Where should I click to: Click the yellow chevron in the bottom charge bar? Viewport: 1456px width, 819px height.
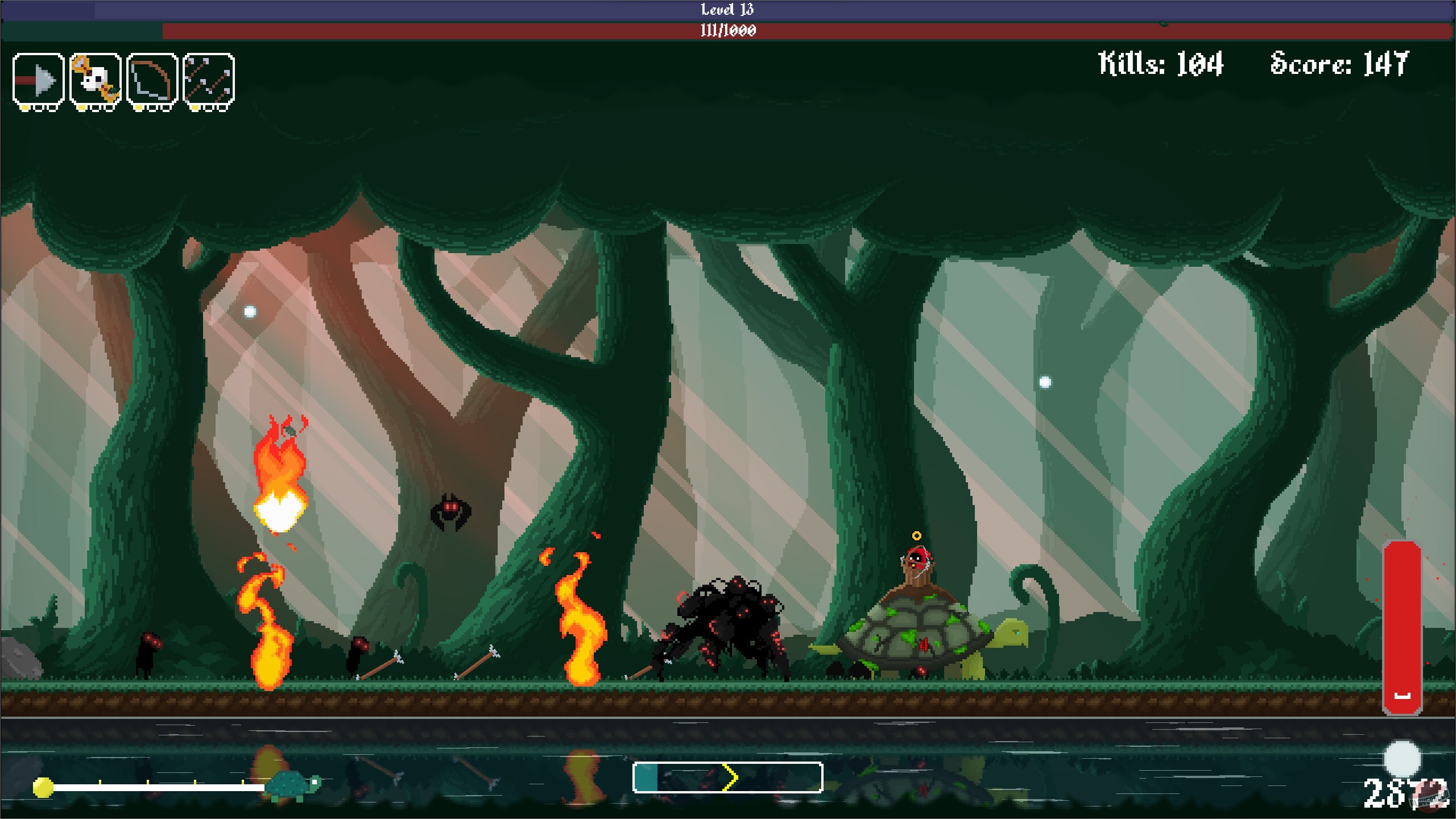point(730,777)
